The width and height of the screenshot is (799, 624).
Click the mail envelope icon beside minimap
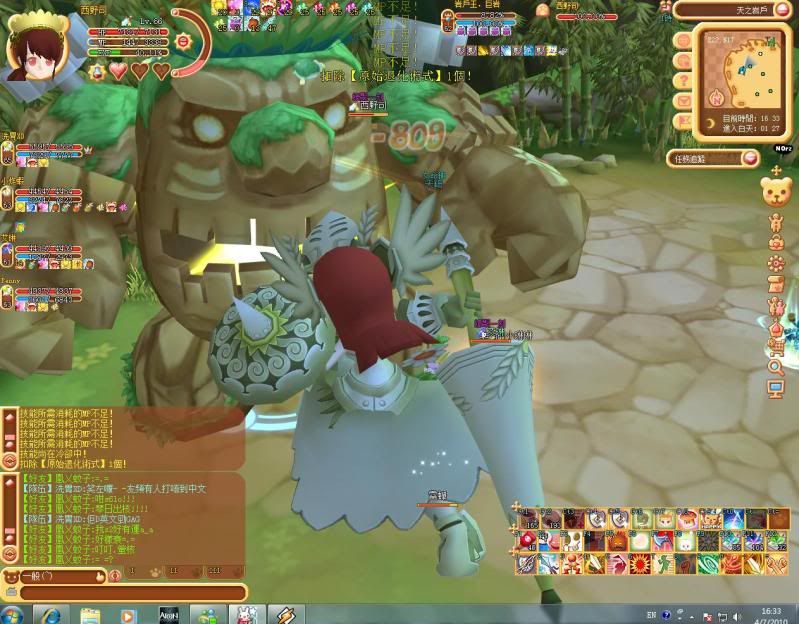[x=684, y=100]
